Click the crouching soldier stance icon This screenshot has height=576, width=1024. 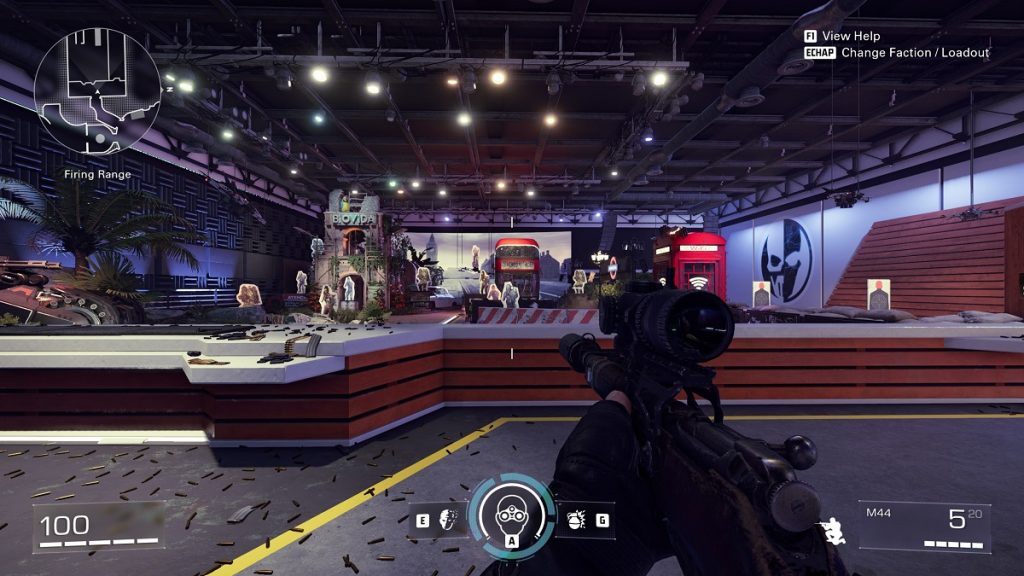831,531
